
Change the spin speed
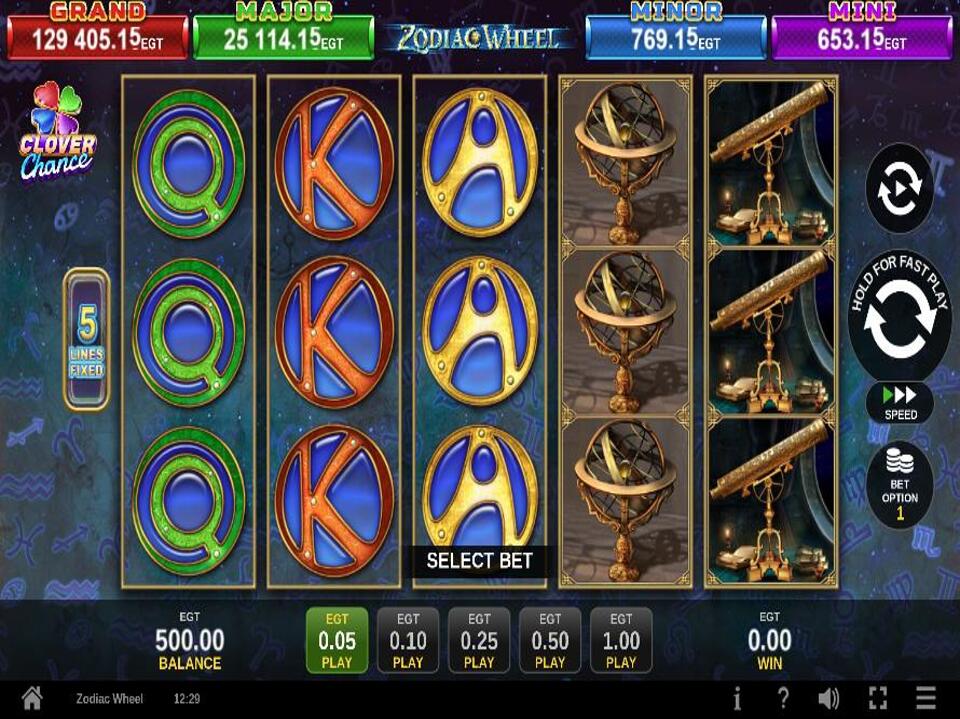900,402
